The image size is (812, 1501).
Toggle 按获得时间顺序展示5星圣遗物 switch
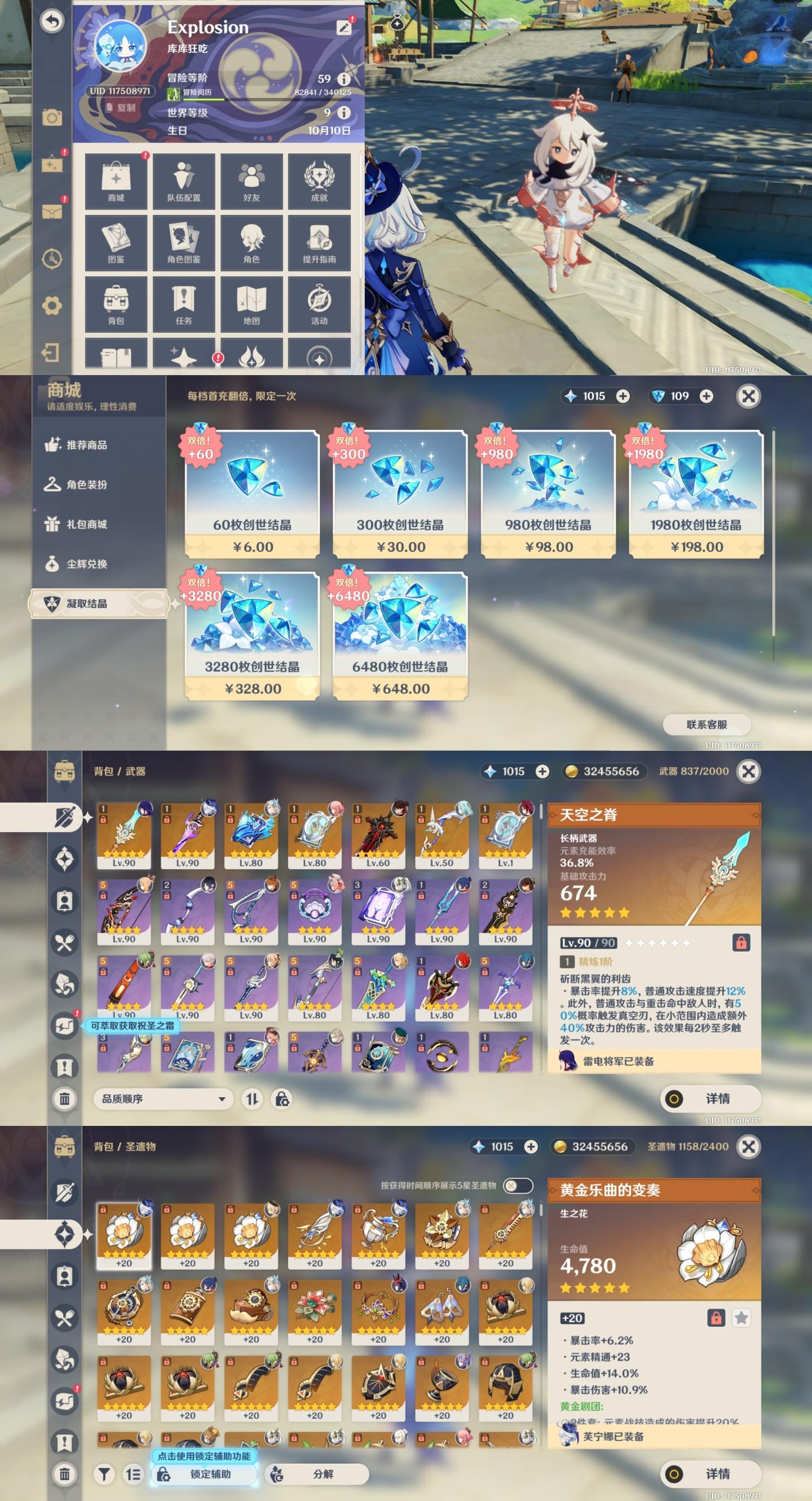coord(517,1185)
